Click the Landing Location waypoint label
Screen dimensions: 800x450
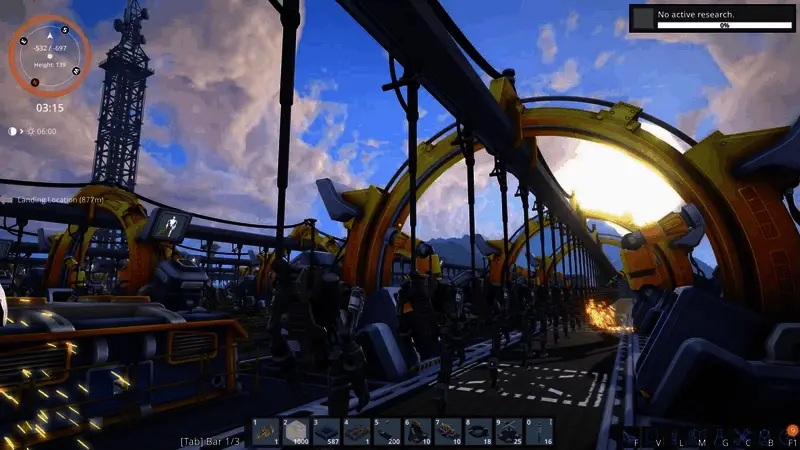tap(56, 200)
